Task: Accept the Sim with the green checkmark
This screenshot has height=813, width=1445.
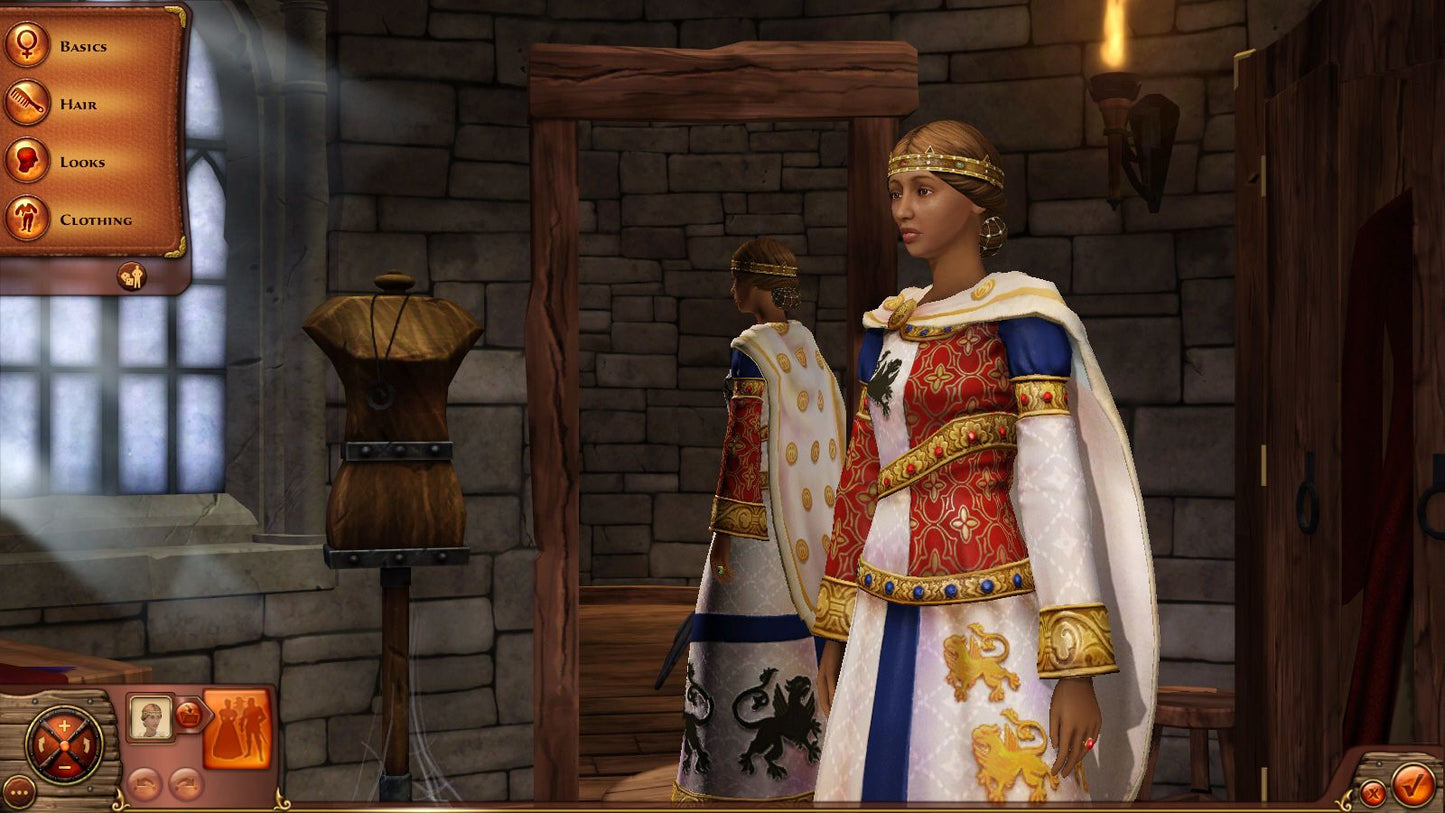Action: 1411,787
